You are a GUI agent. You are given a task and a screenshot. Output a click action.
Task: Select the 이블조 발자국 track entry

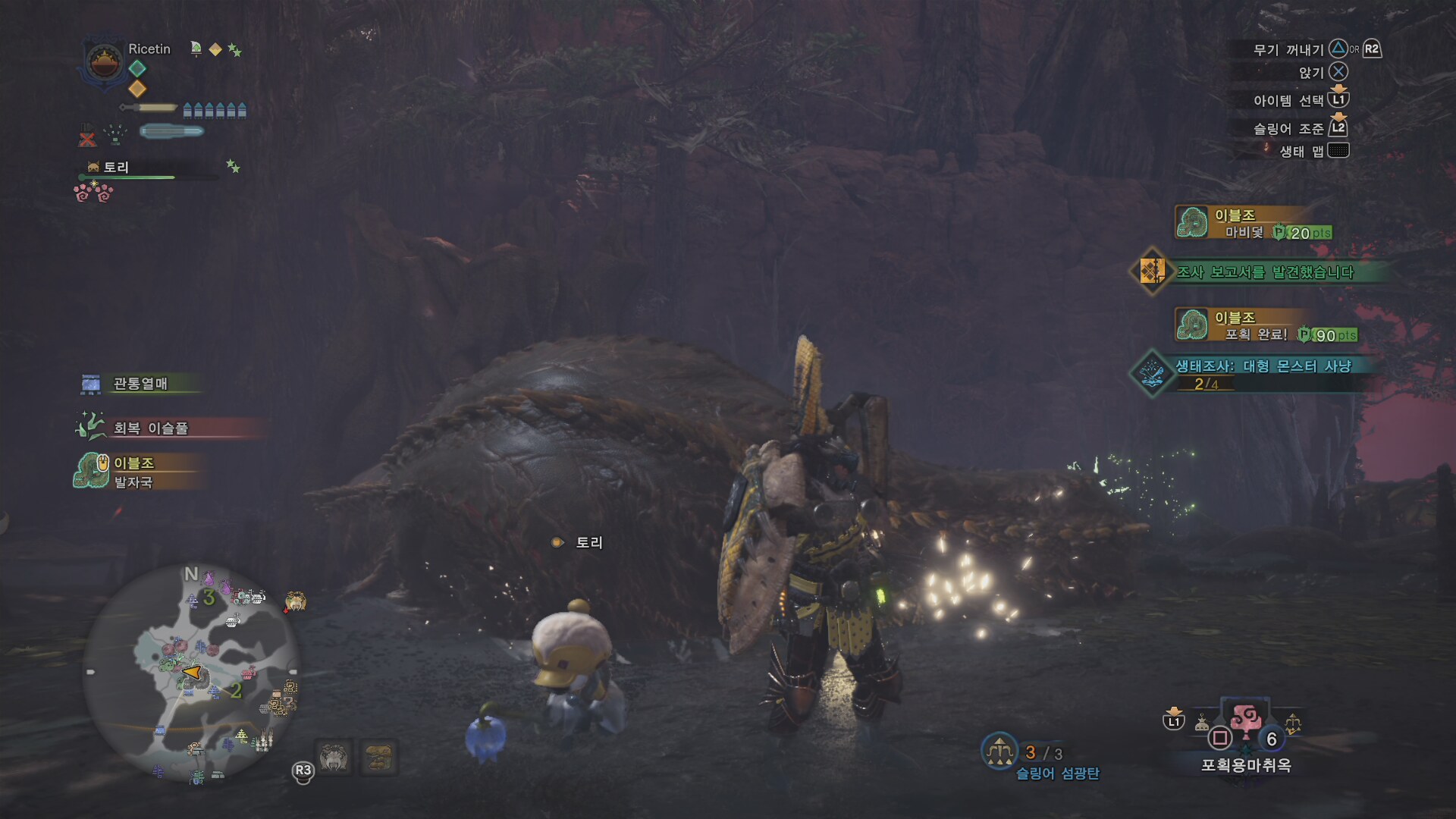coord(133,472)
